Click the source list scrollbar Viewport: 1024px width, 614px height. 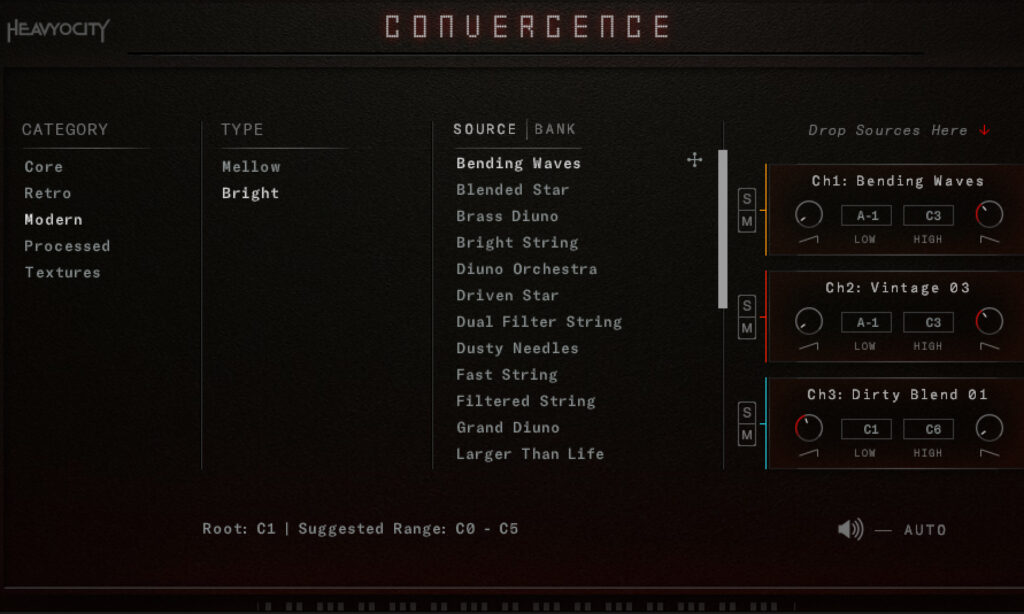tap(723, 229)
